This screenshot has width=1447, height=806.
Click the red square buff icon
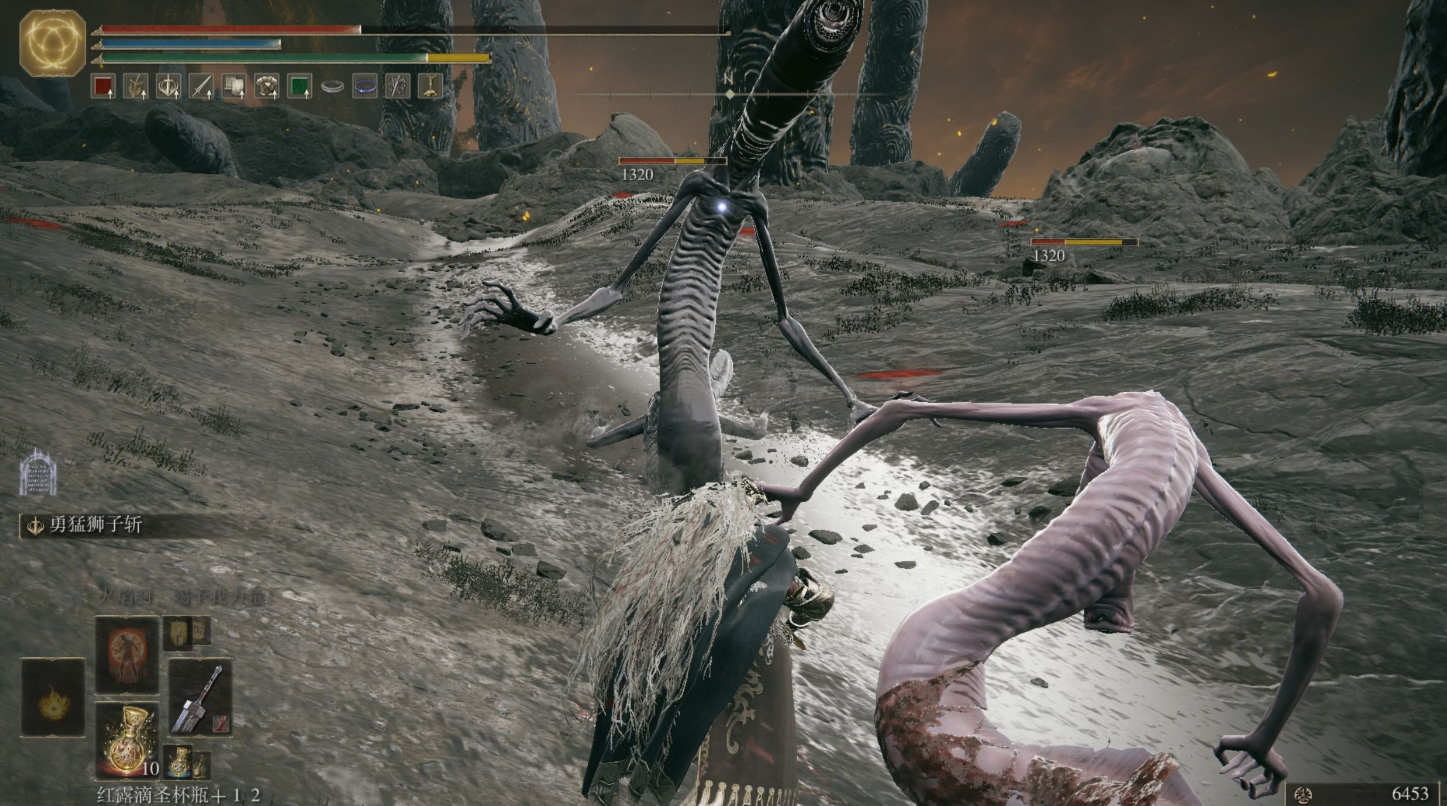pos(103,86)
